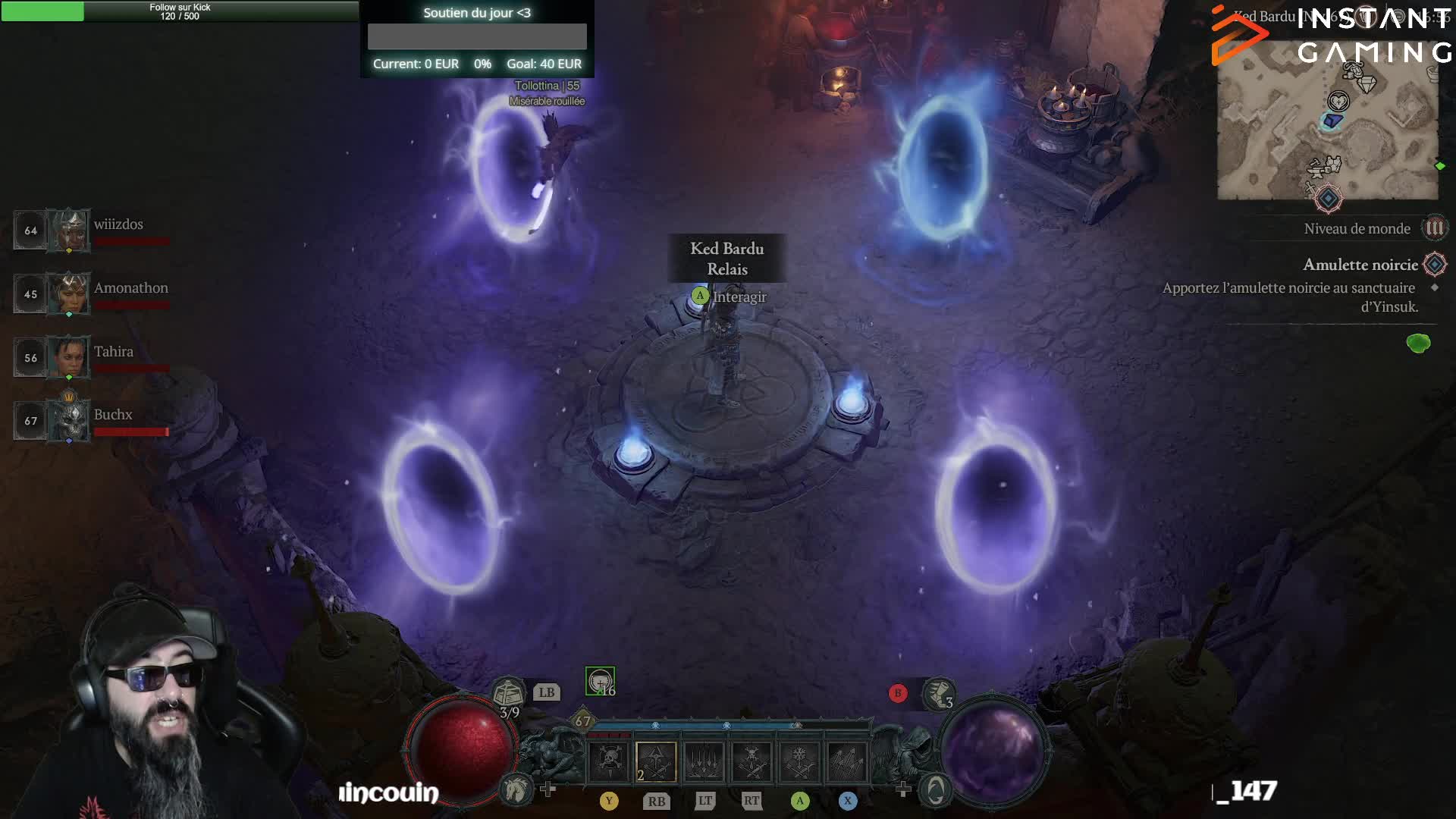
Task: Click the Soutien du jour donation goal
Action: coord(477,38)
